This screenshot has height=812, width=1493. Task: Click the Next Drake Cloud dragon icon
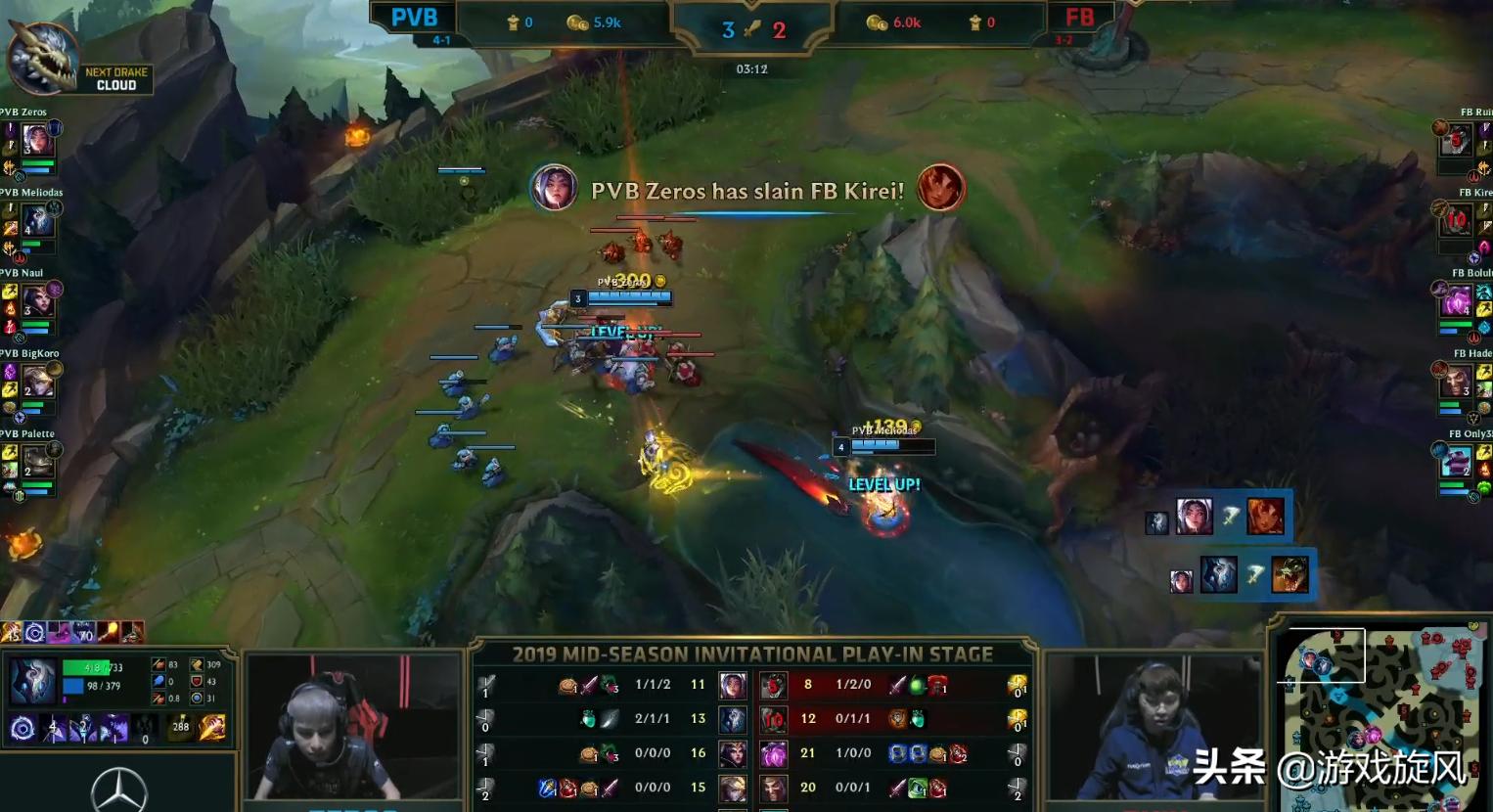pos(44,59)
